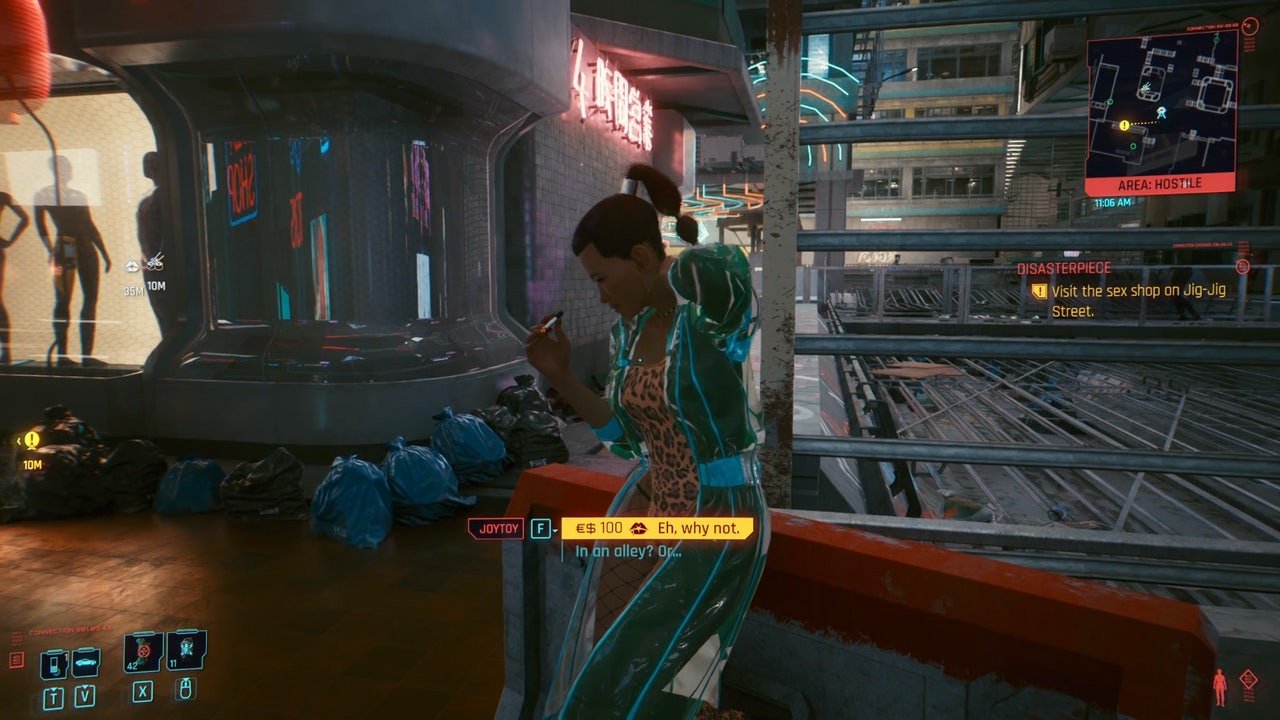1280x720 pixels.
Task: Click the sex shop marker labeled 10M
Action: click(155, 263)
